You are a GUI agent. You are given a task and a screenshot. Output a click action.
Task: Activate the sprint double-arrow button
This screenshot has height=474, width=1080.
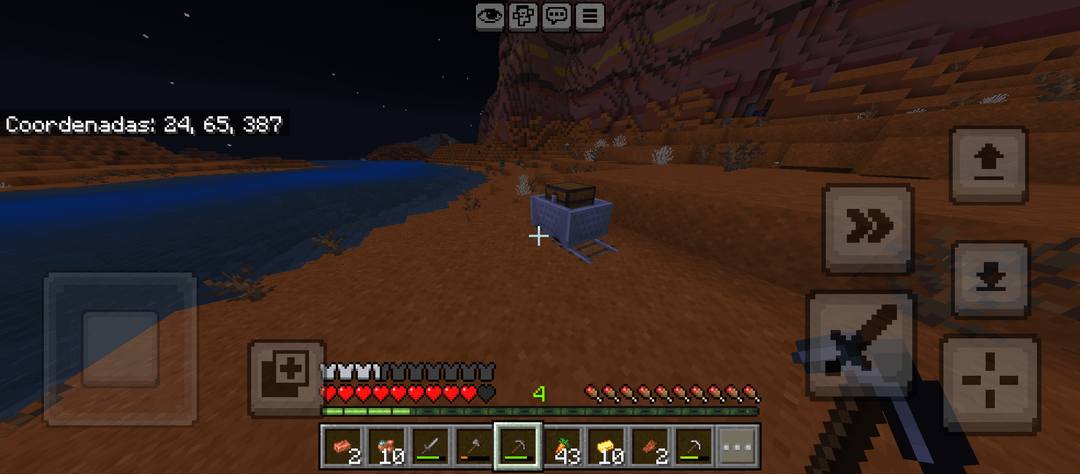tap(868, 229)
